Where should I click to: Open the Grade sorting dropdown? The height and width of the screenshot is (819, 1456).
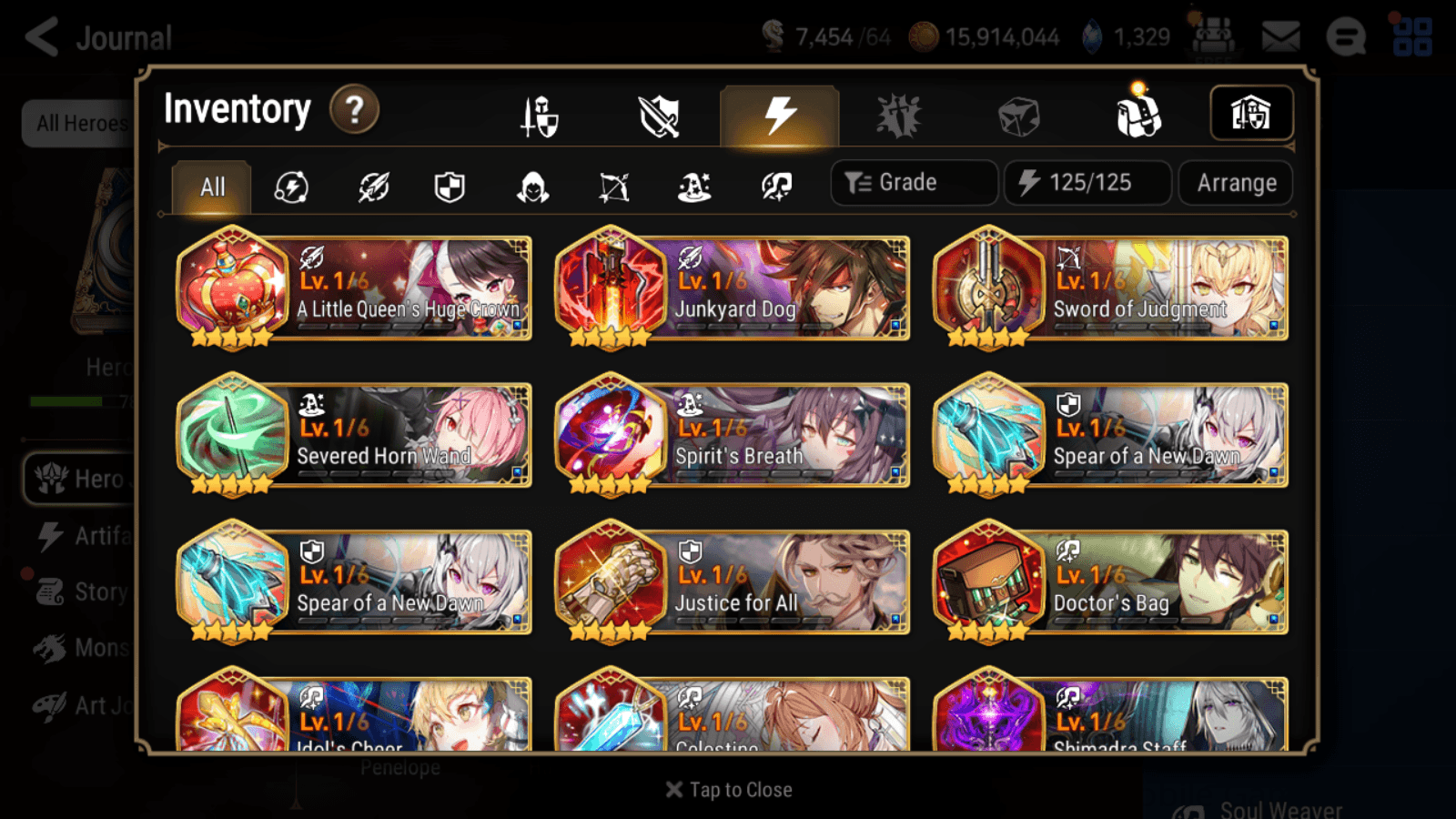(x=914, y=182)
